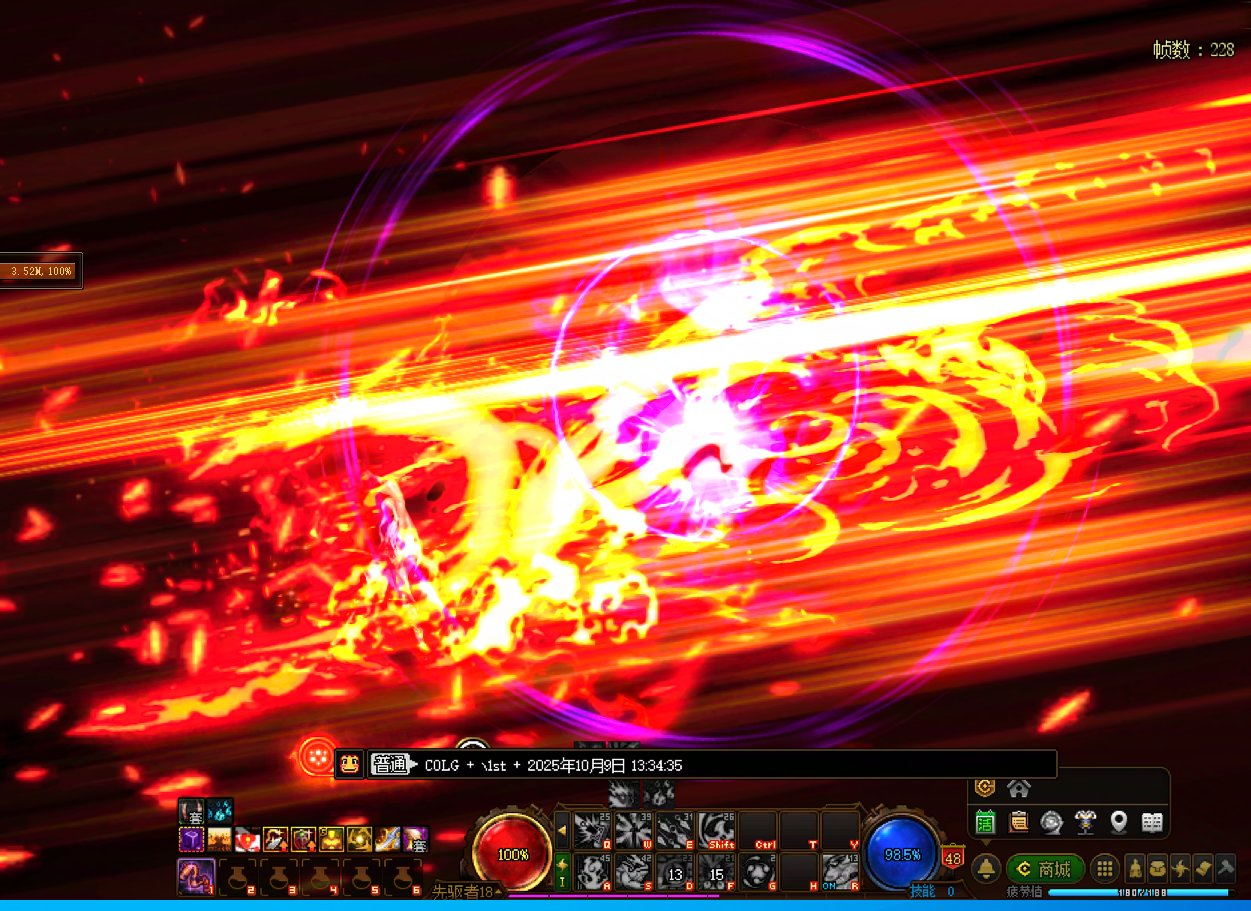Open the 商城 shop button
Image resolution: width=1251 pixels, height=911 pixels.
[x=1045, y=868]
